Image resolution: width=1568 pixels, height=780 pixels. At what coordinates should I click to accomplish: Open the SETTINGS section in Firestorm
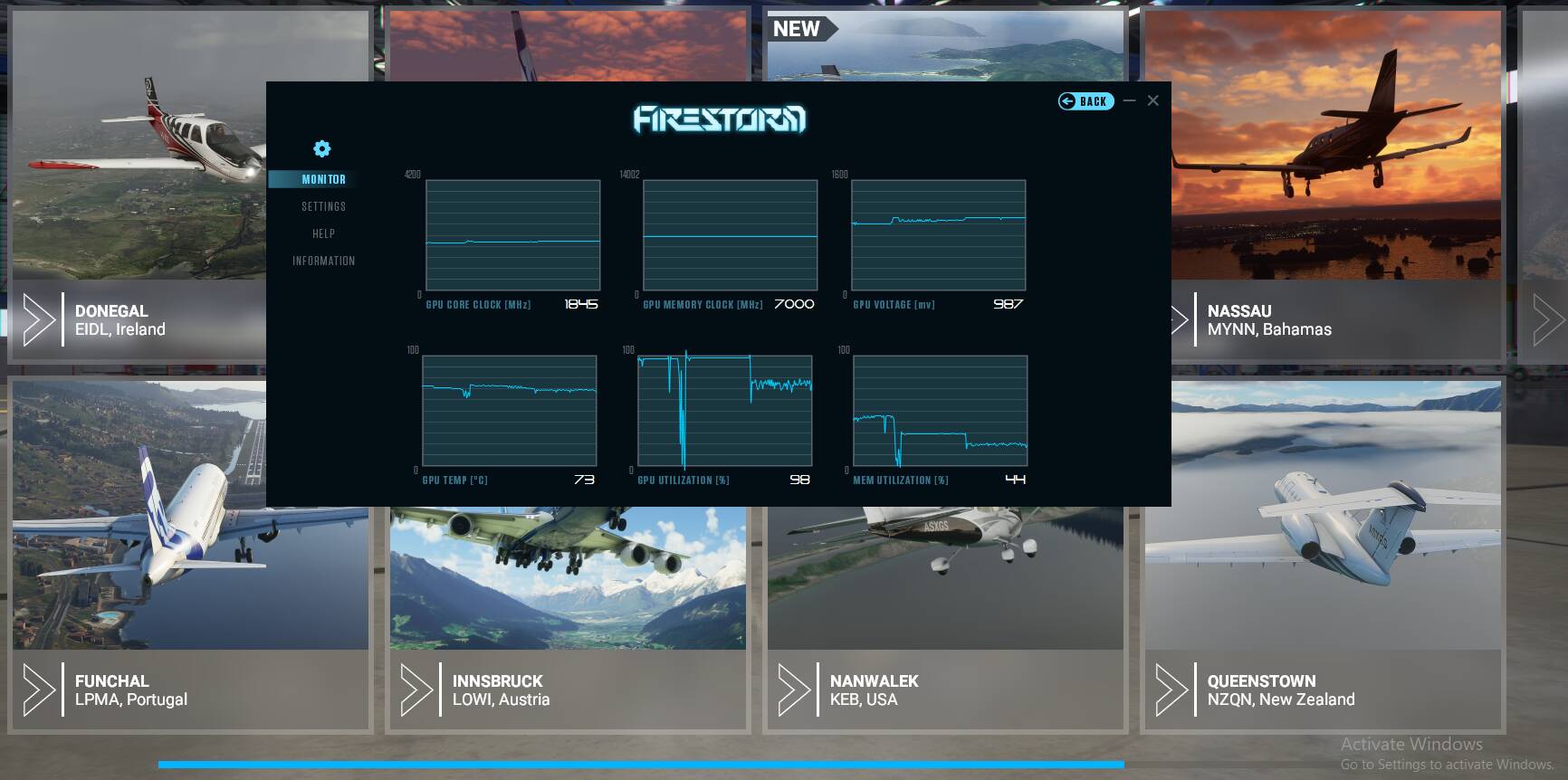coord(324,206)
